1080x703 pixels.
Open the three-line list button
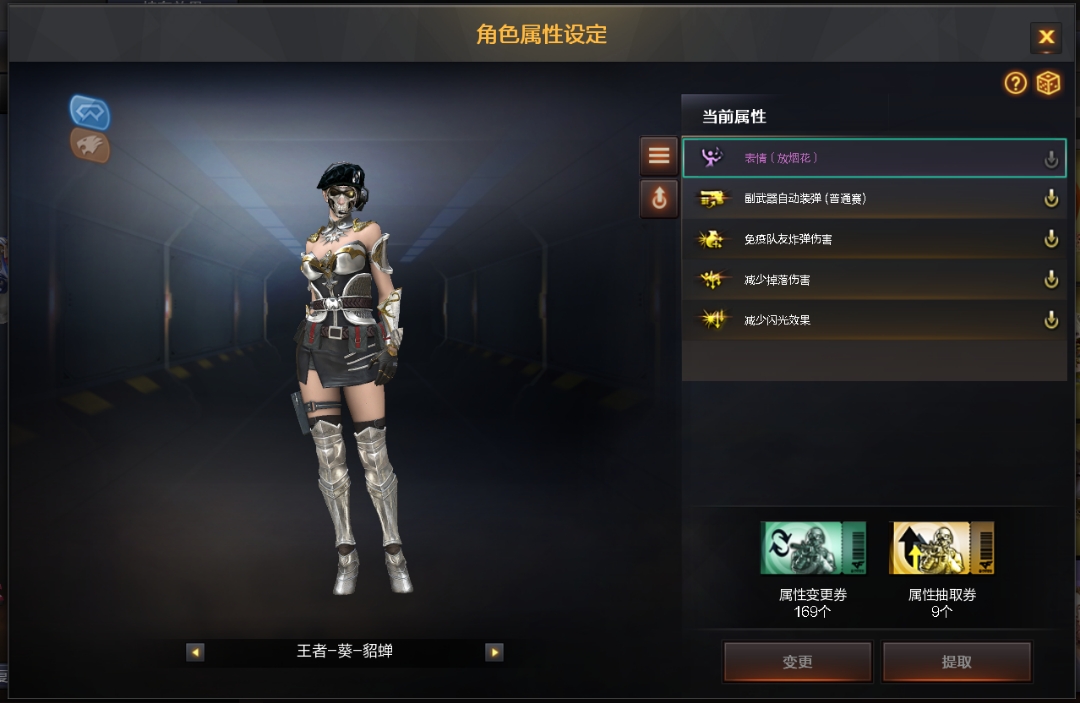click(x=659, y=156)
